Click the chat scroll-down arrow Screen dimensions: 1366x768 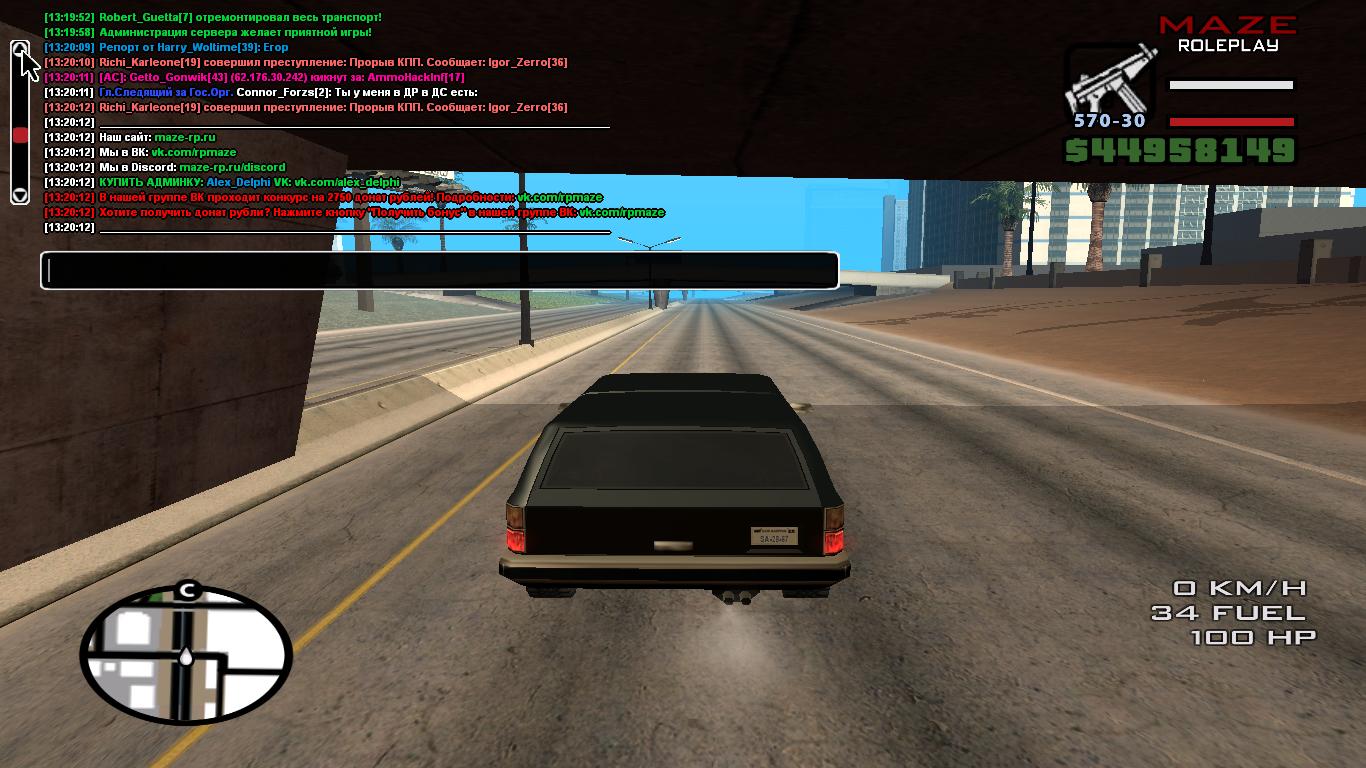[x=20, y=195]
